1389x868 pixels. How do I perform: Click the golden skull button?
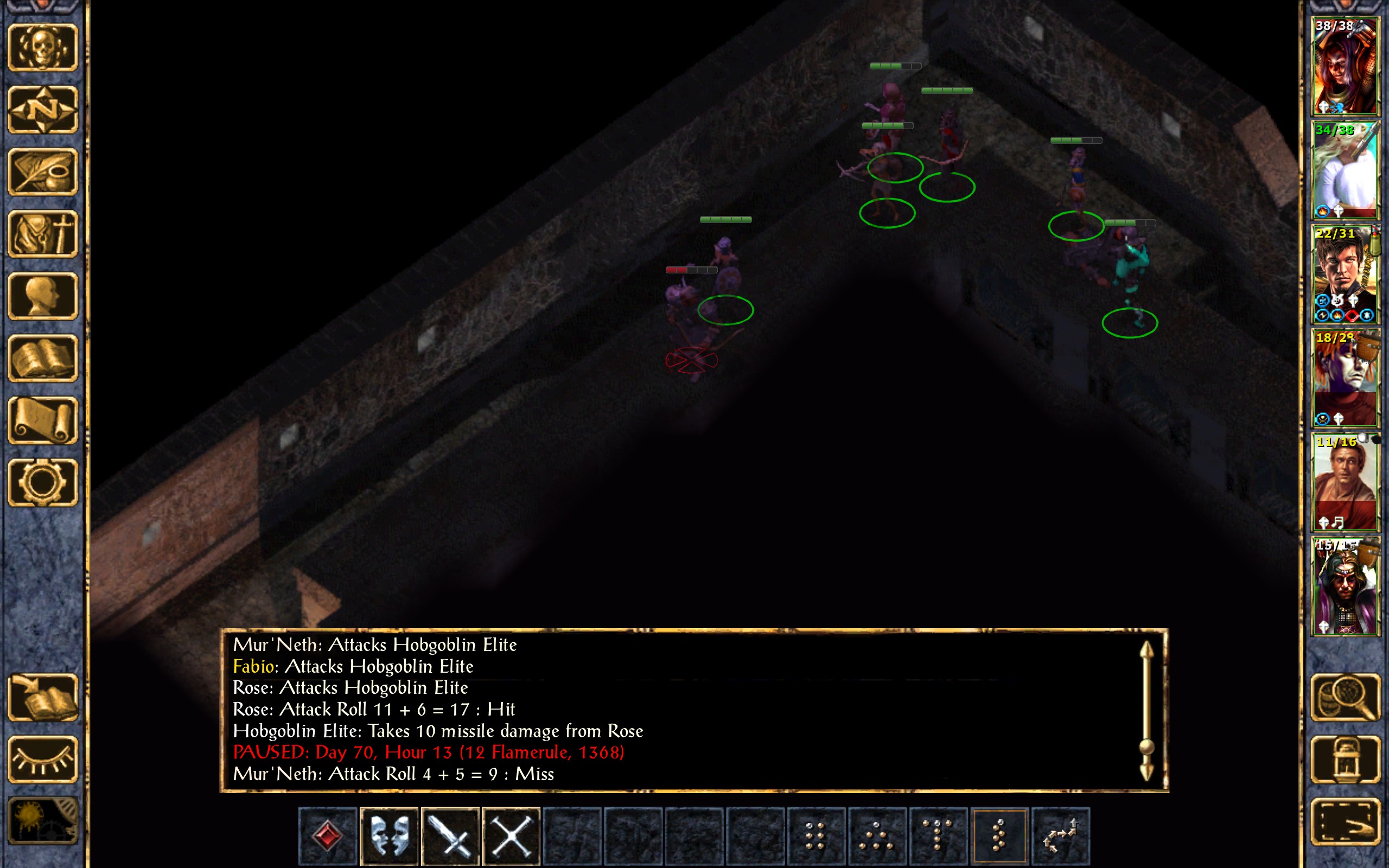tap(43, 48)
